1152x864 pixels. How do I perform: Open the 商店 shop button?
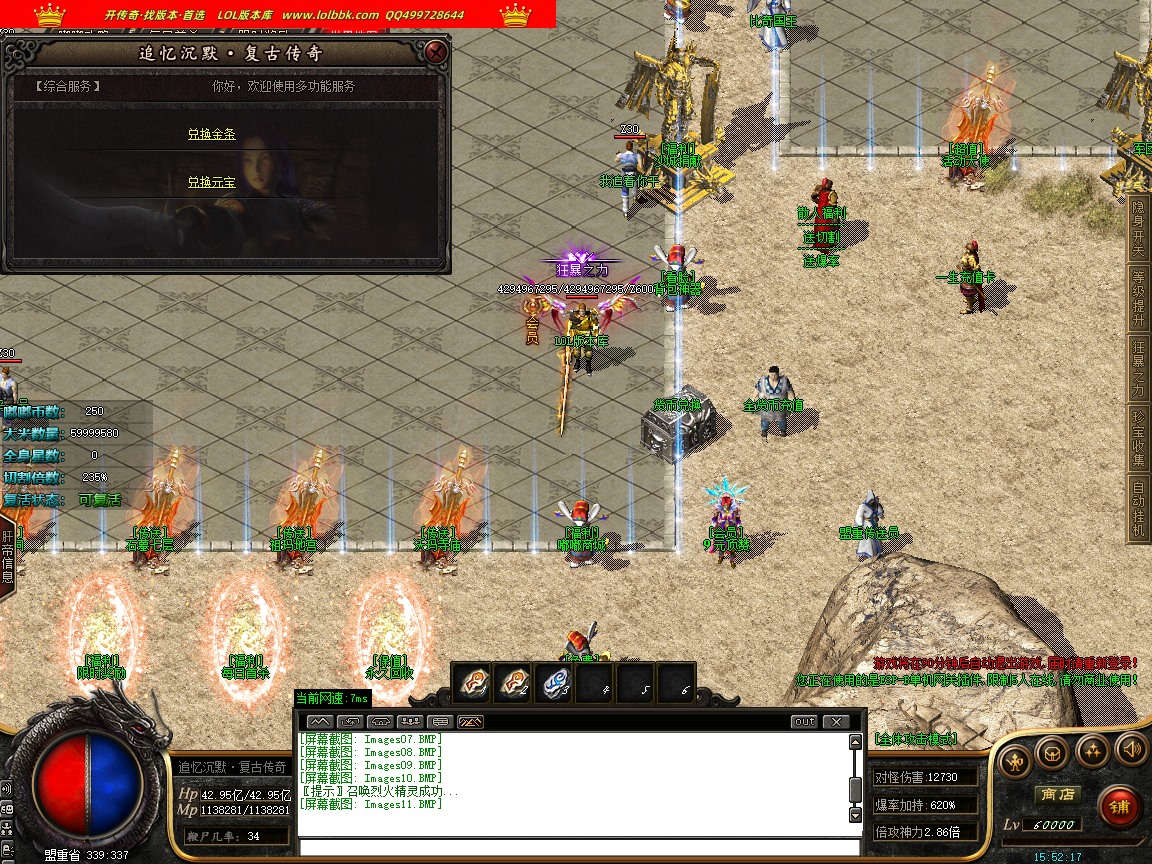coord(1057,794)
